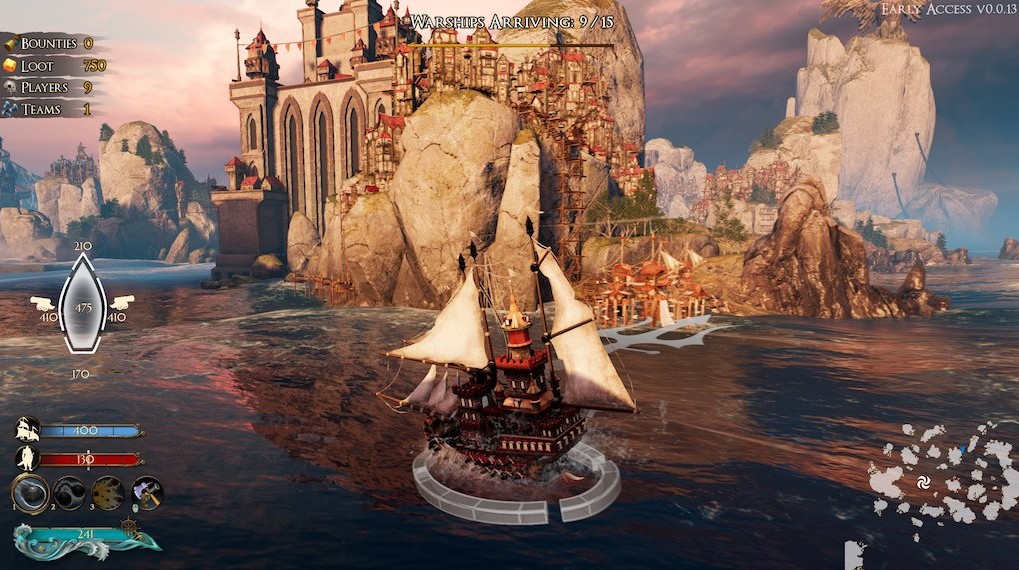Switch to the grapeshot scatter ammo slot
The width and height of the screenshot is (1019, 570).
tap(108, 492)
